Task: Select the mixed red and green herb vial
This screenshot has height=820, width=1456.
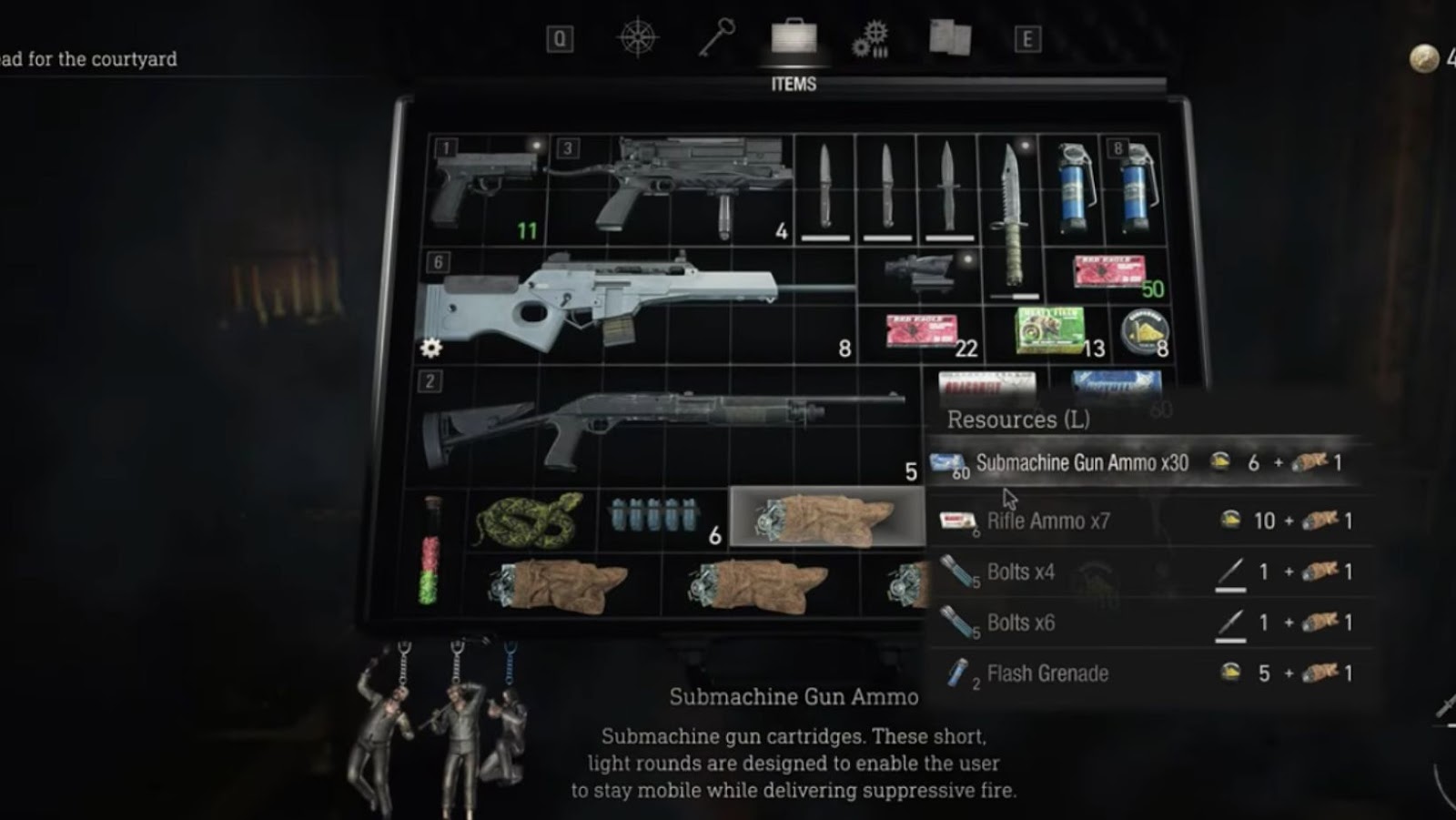Action: pos(431,551)
